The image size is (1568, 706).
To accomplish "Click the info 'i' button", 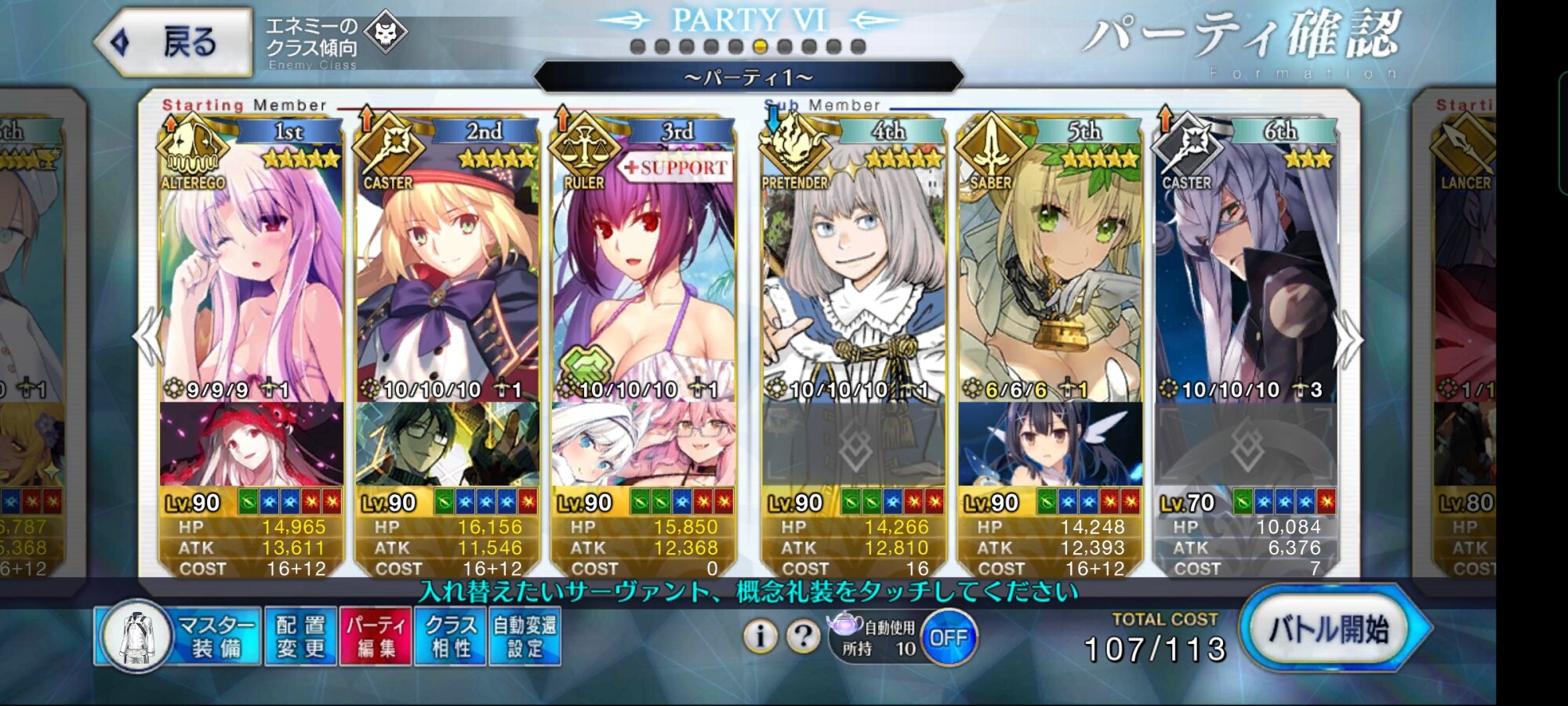I will point(760,636).
